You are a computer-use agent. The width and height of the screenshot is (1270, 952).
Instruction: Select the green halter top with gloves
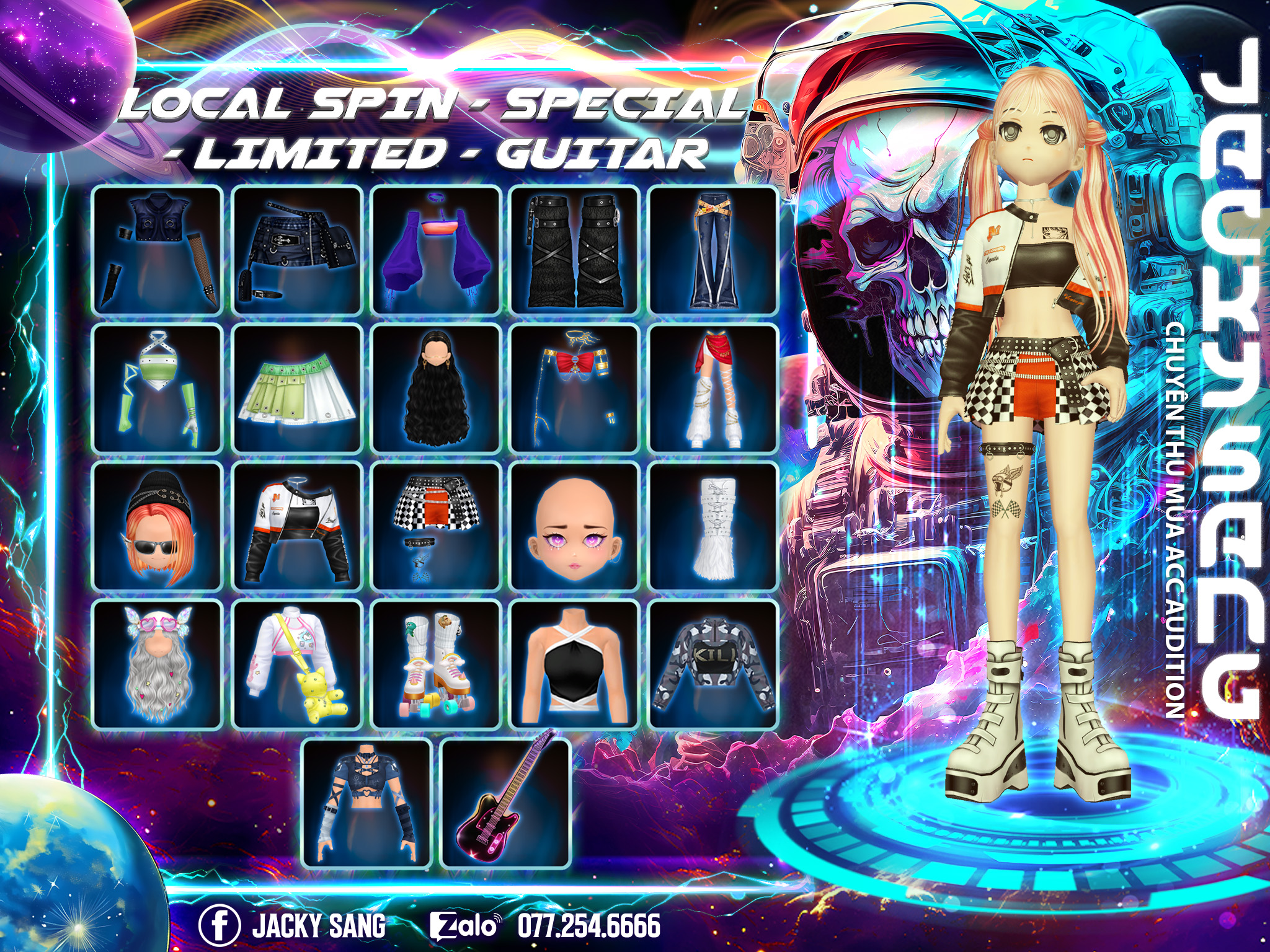(x=157, y=388)
